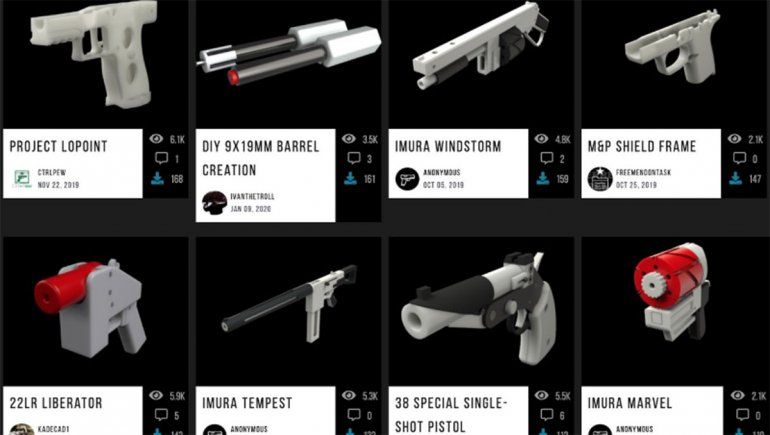Open the Imura Tempest title link
Viewport: 770px width, 435px height.
[247, 403]
